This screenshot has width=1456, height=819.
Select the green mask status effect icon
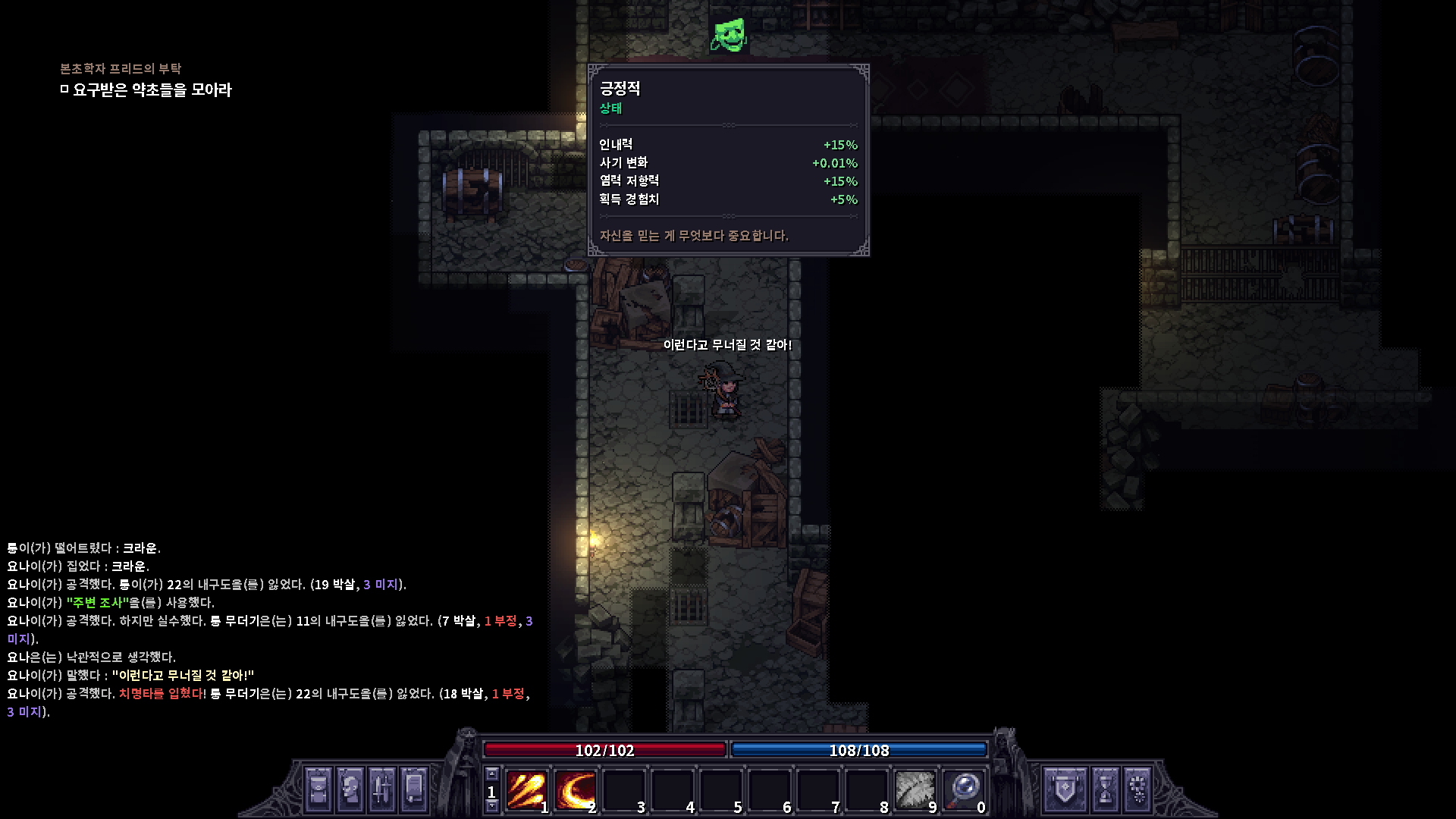point(729,35)
